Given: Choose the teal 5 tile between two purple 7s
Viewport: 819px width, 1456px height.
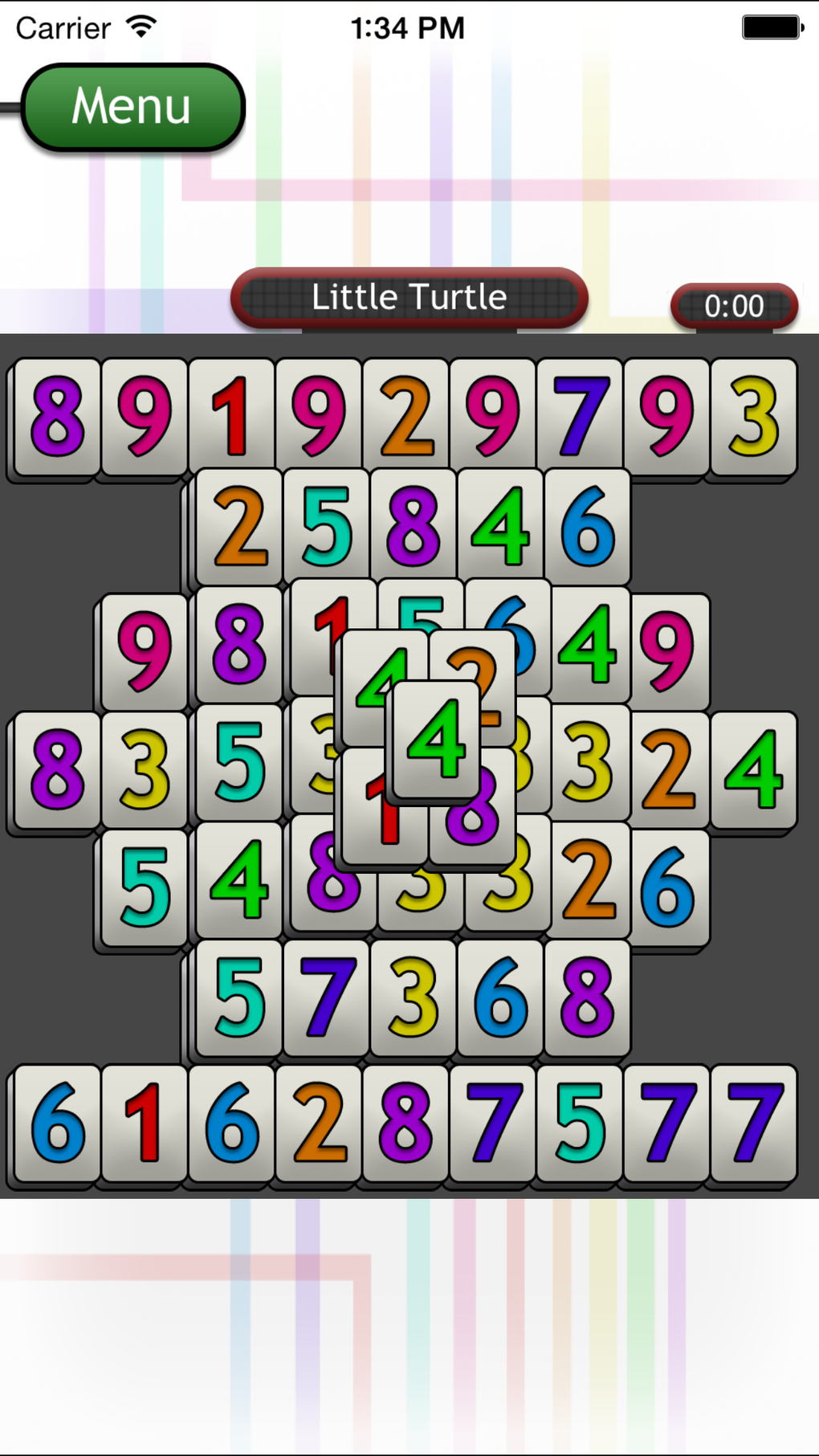Looking at the screenshot, I should click(580, 1122).
